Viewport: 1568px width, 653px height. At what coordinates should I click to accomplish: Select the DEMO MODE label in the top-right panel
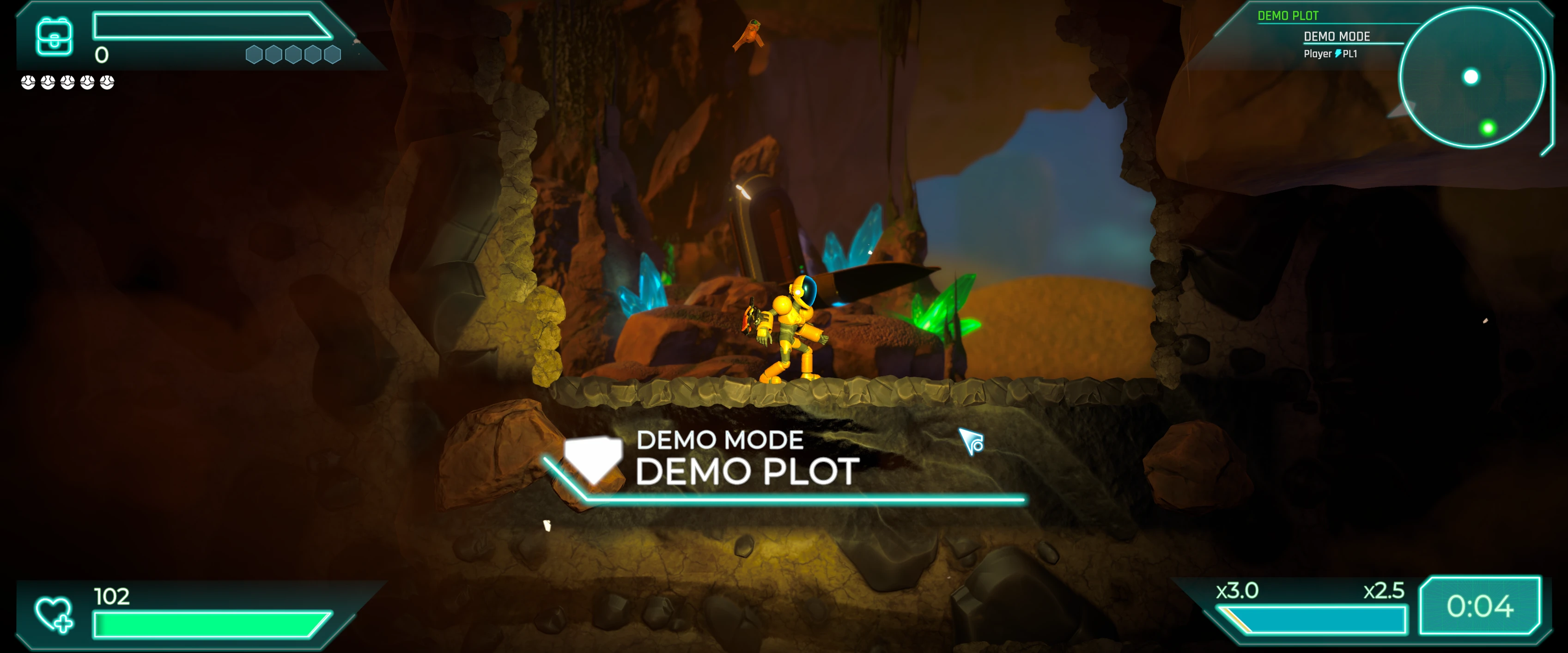(x=1337, y=37)
